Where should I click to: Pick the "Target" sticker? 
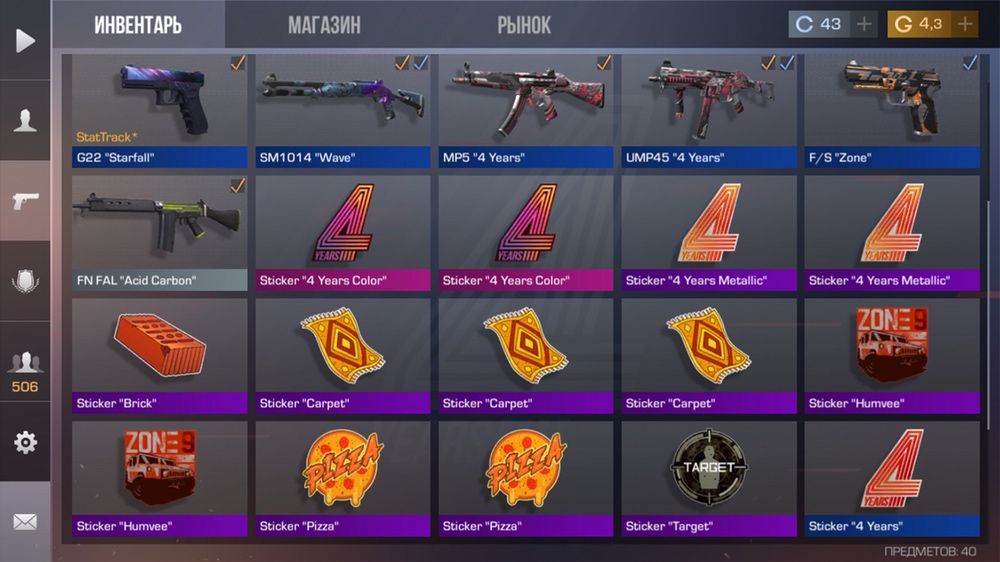coord(708,478)
